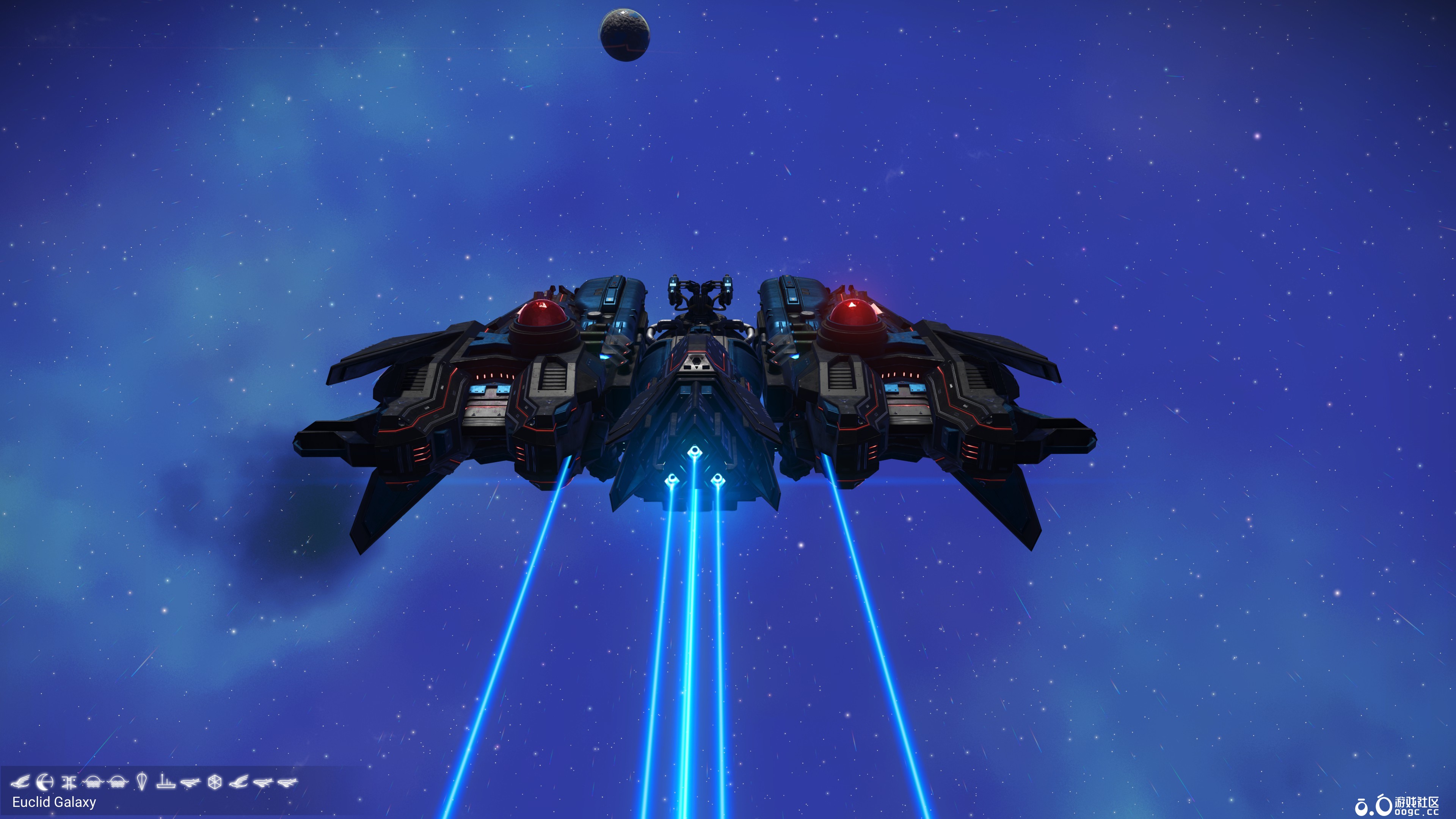Click the Euclid Galaxy label
Viewport: 1456px width, 819px height.
55,803
